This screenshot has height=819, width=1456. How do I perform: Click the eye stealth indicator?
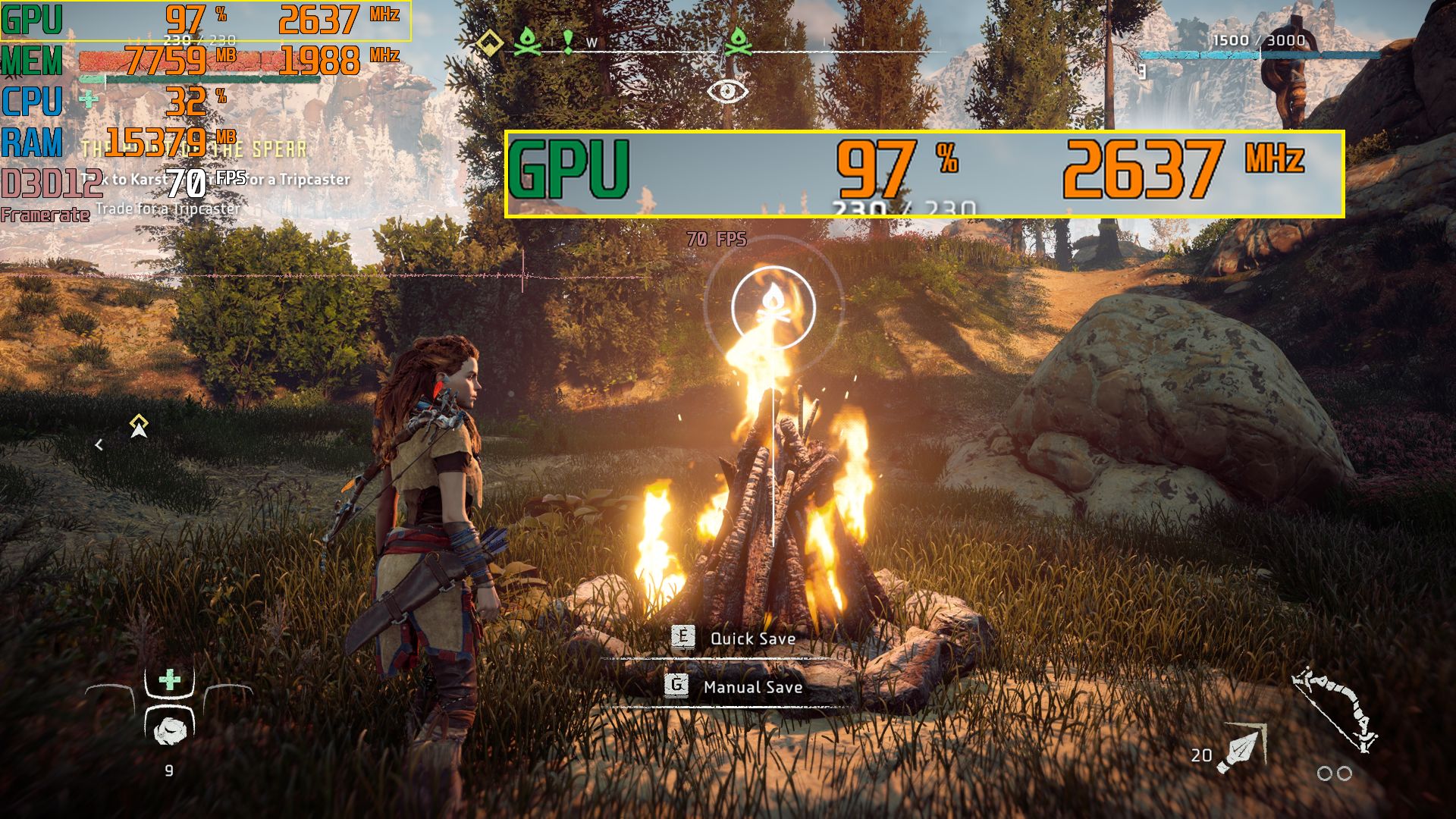tap(727, 92)
